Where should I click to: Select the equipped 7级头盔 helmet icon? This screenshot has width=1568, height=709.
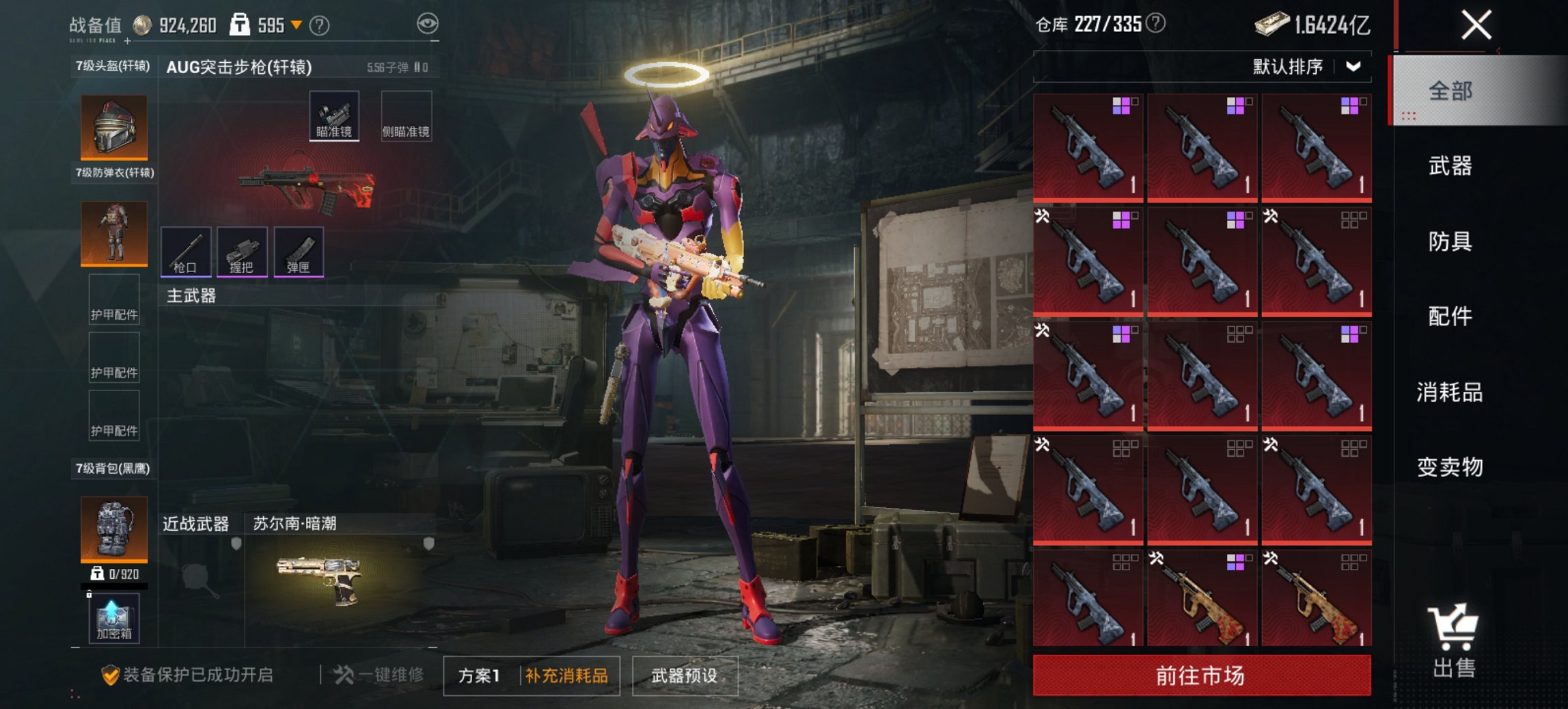pyautogui.click(x=113, y=126)
